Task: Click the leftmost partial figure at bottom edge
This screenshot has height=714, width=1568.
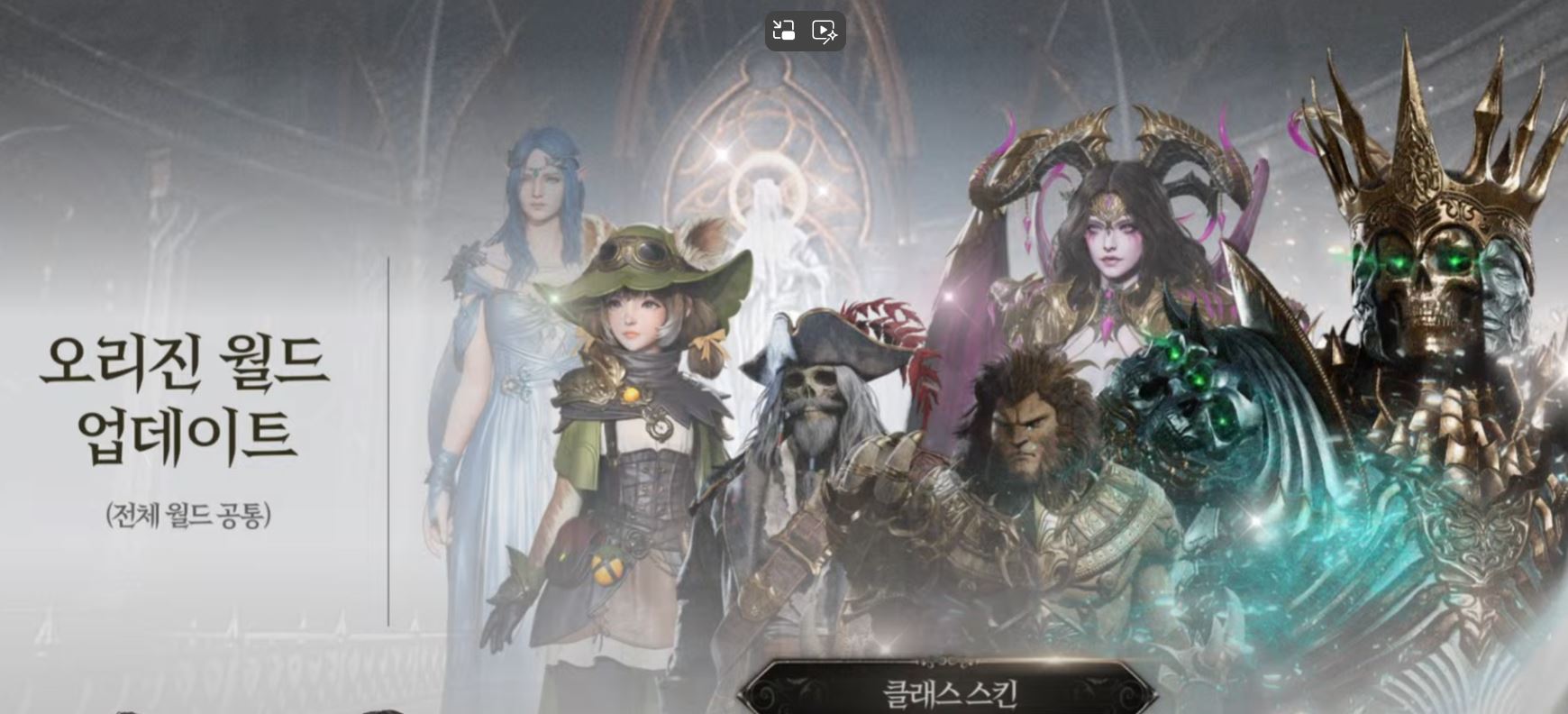Action: click(127, 711)
